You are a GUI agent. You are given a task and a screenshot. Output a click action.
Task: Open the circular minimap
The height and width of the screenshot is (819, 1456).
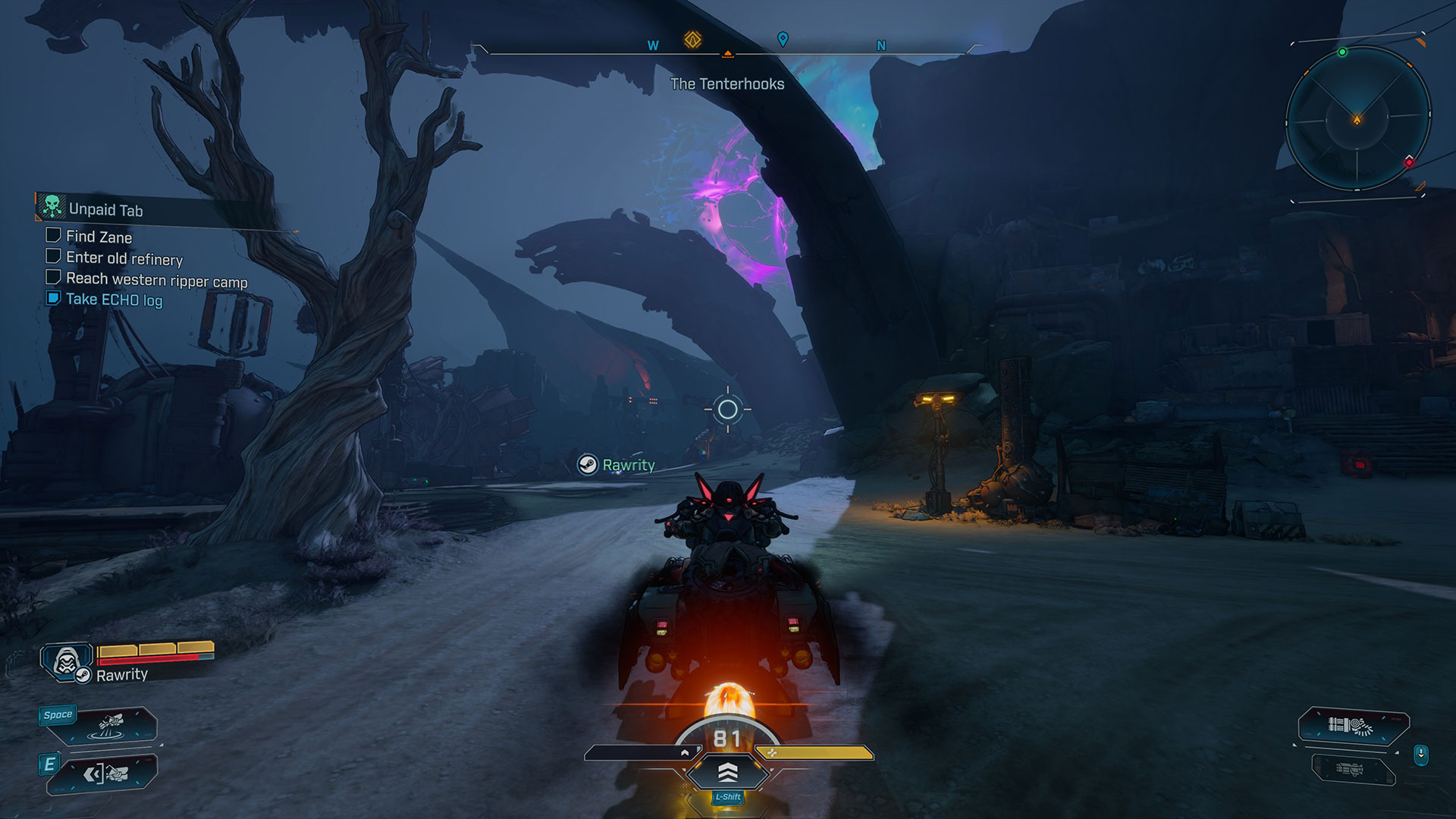coord(1357,118)
